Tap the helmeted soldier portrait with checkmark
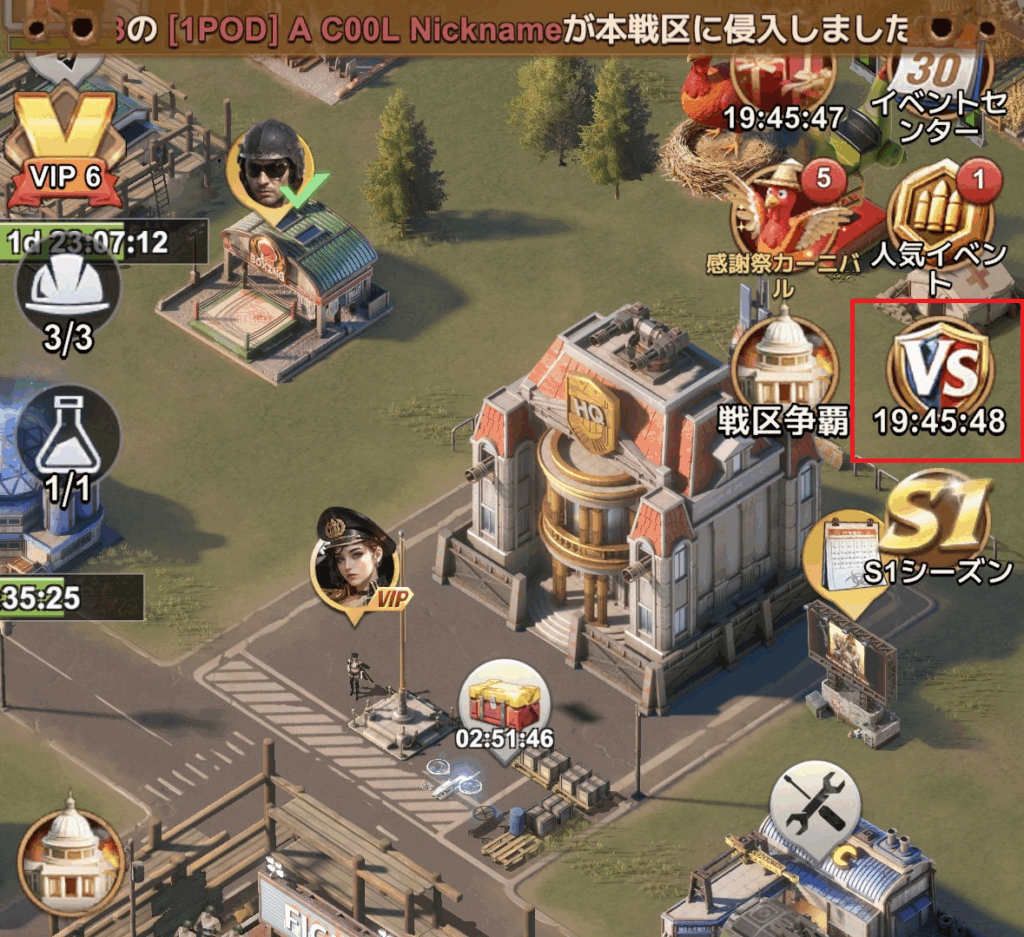 click(270, 165)
